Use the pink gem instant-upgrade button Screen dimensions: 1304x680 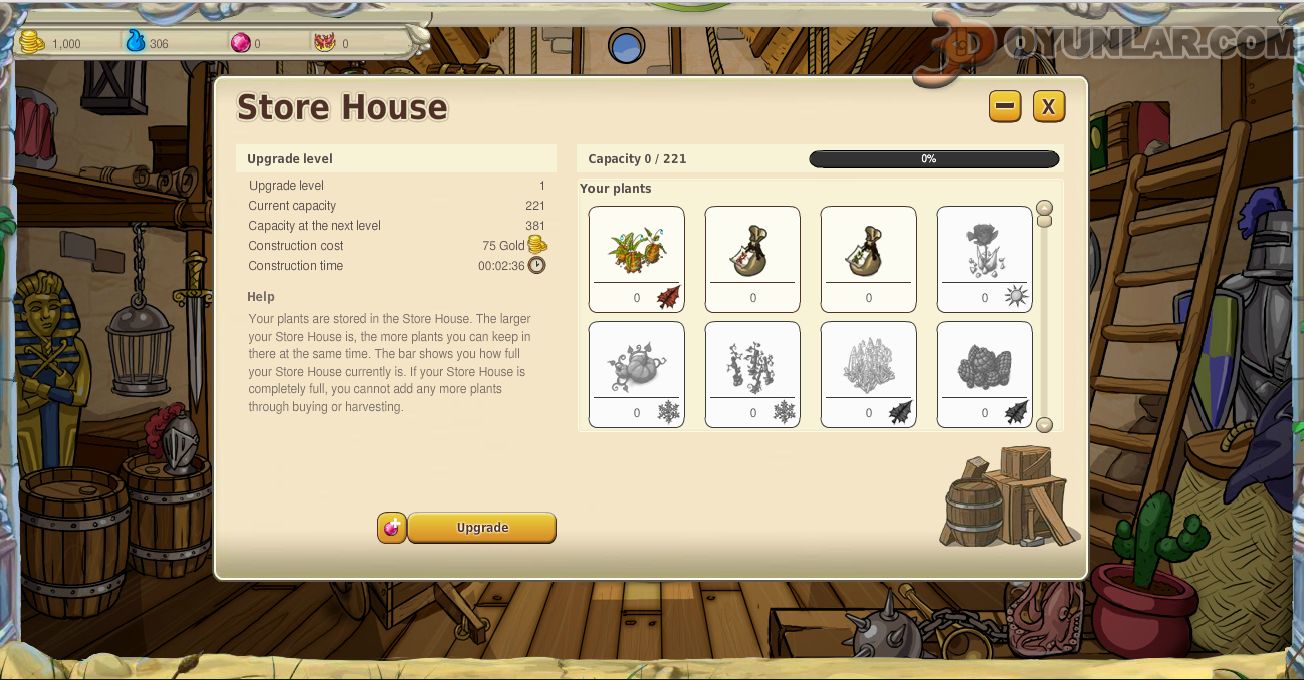tap(392, 528)
